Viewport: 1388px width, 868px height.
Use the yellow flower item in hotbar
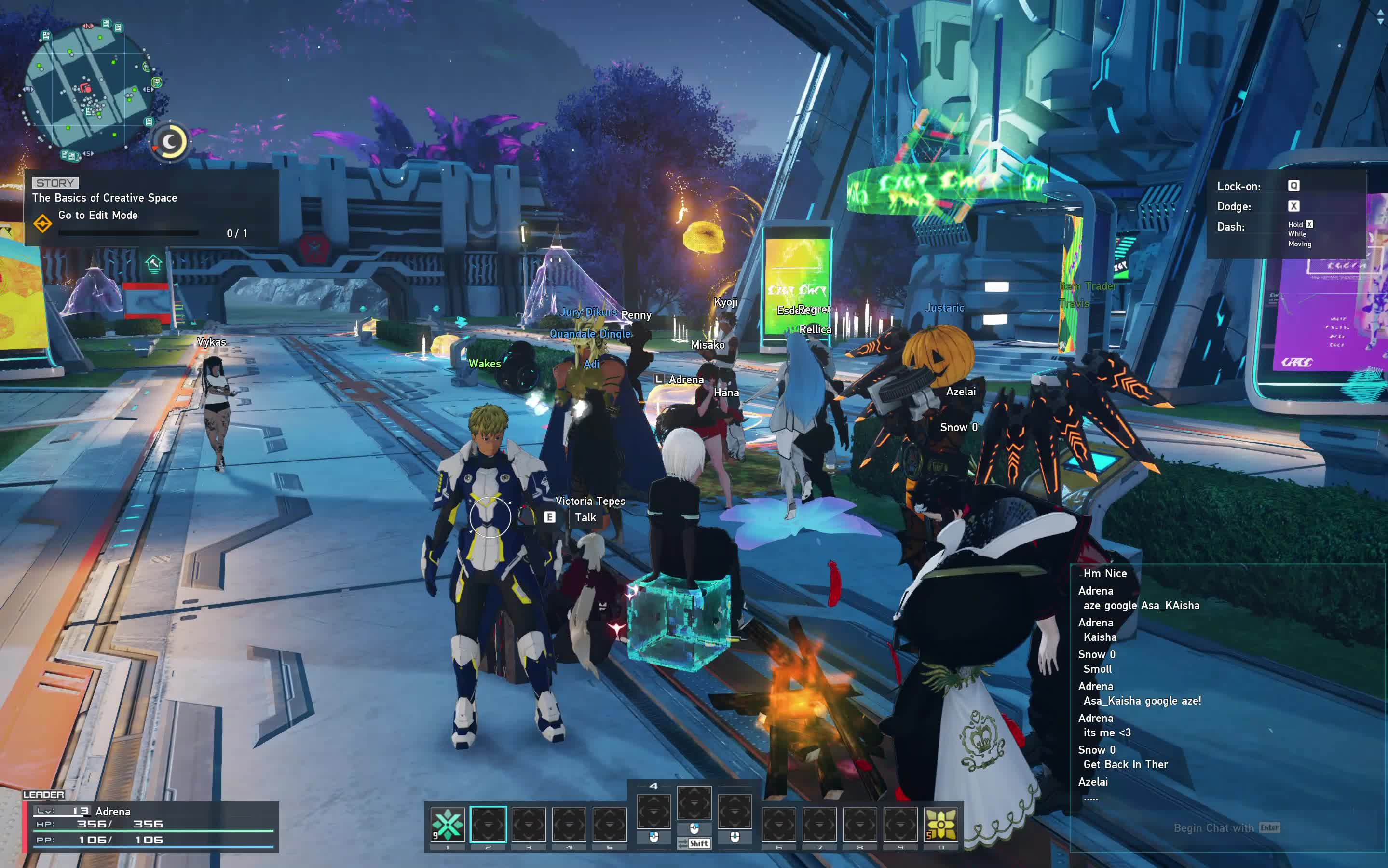pyautogui.click(x=941, y=825)
